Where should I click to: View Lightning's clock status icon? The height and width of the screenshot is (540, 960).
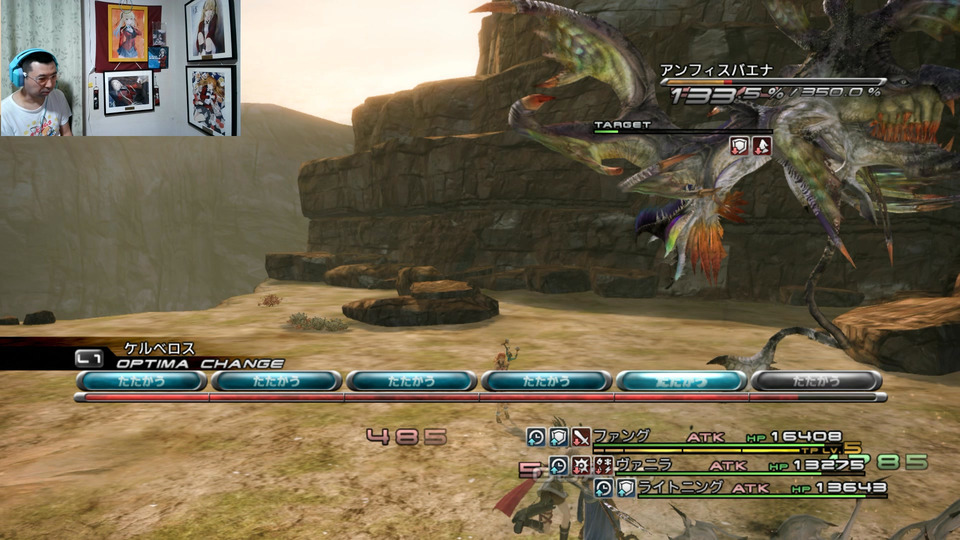click(603, 488)
